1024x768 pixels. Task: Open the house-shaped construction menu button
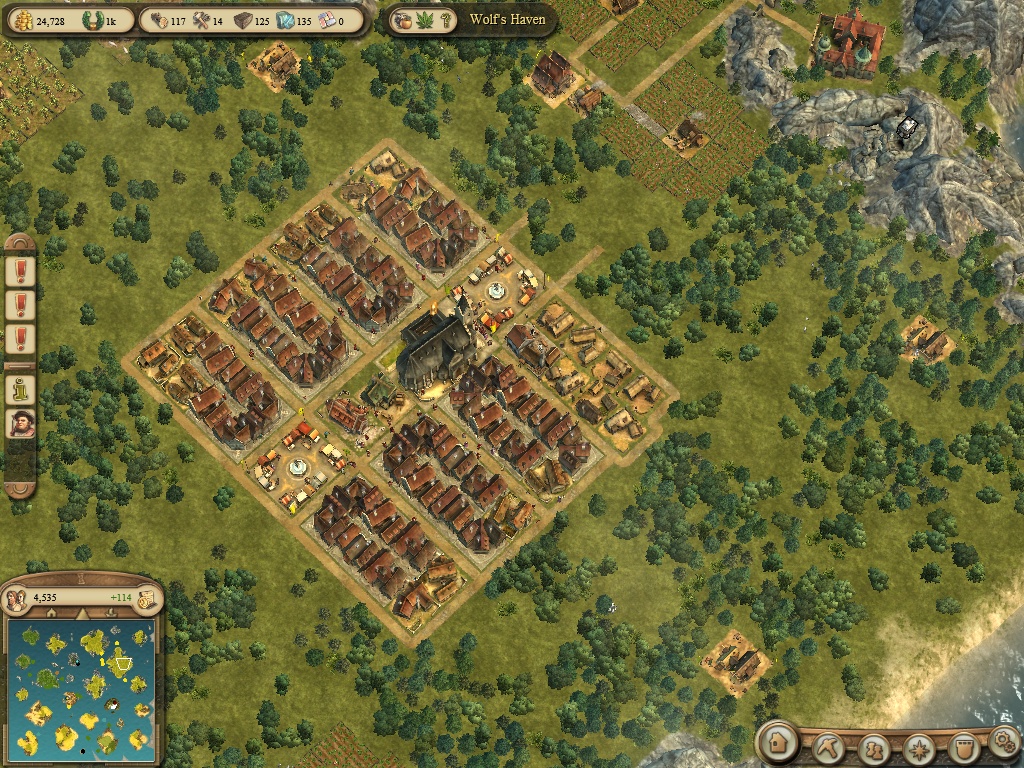point(776,742)
